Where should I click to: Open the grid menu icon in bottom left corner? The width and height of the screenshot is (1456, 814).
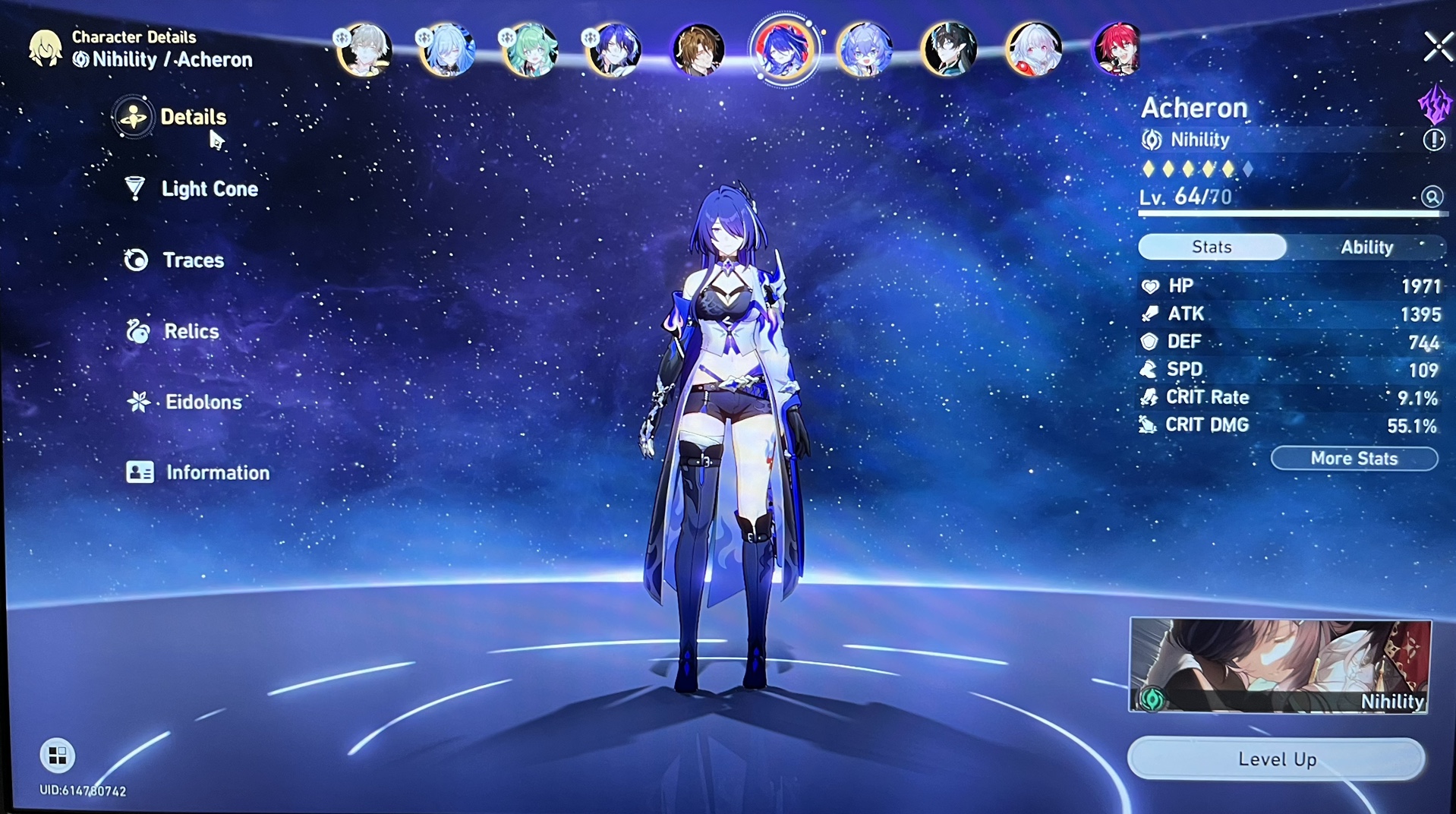(x=56, y=756)
